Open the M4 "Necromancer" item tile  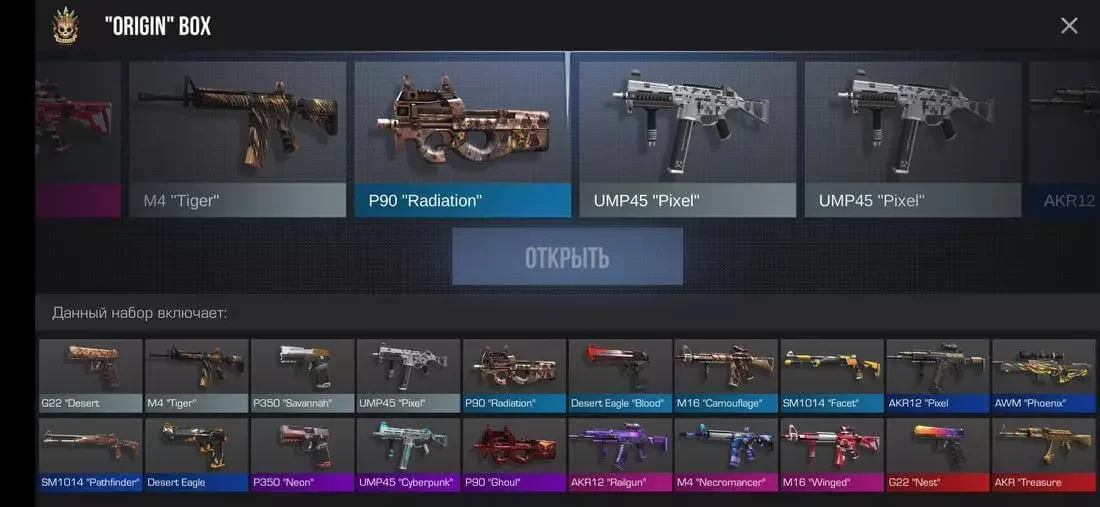(x=726, y=454)
